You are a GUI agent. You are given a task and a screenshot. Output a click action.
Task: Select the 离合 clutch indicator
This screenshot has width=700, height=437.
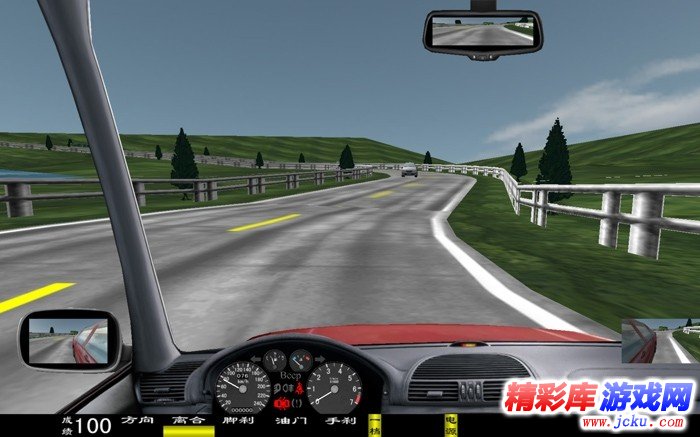[x=188, y=422]
